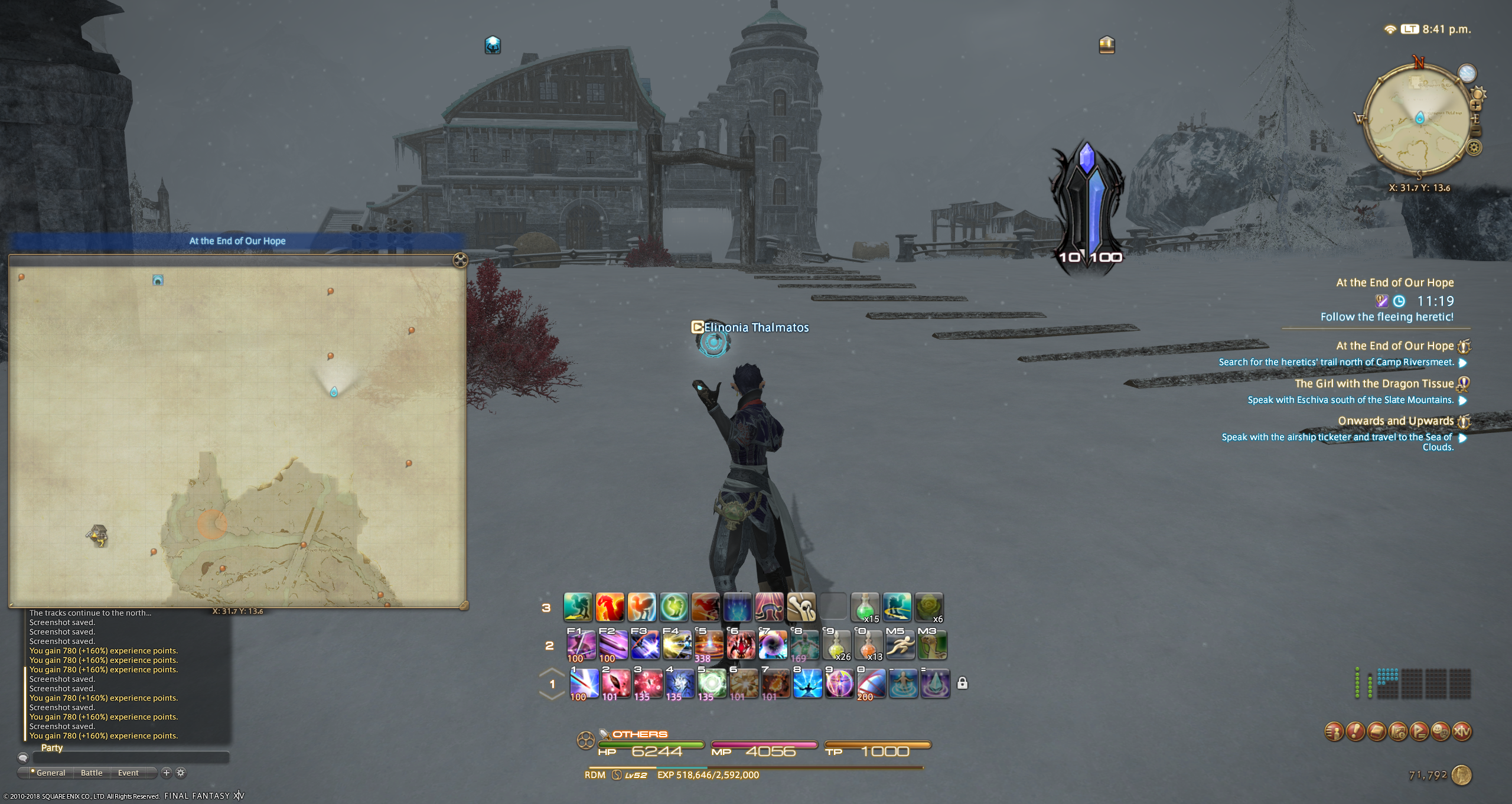Zoom out the minimap with minus button
The height and width of the screenshot is (804, 1512).
[1475, 131]
